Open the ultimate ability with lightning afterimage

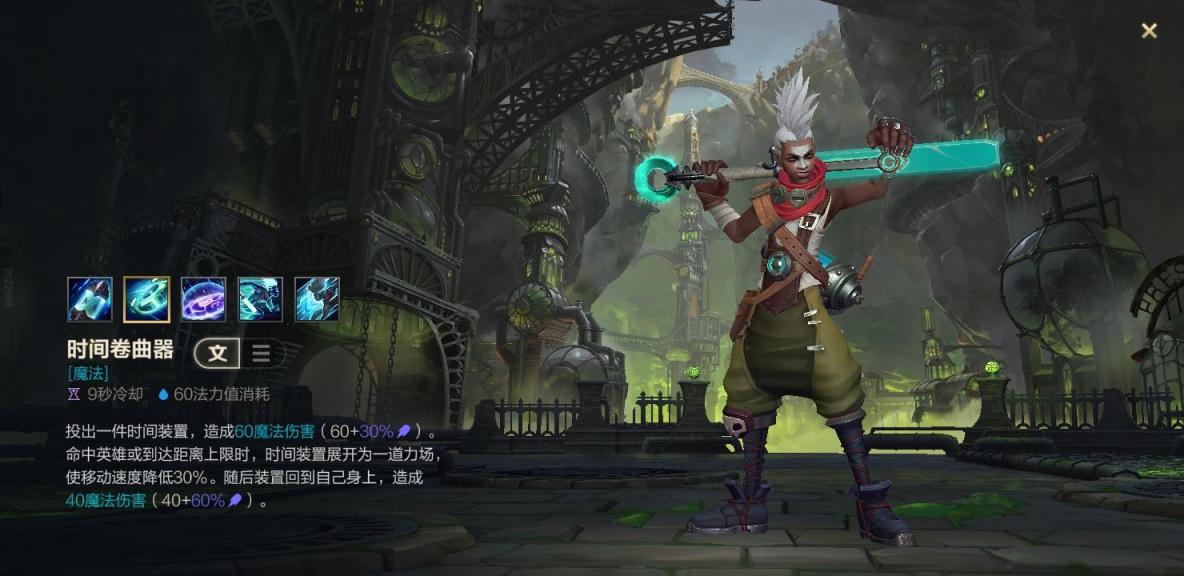pyautogui.click(x=317, y=299)
